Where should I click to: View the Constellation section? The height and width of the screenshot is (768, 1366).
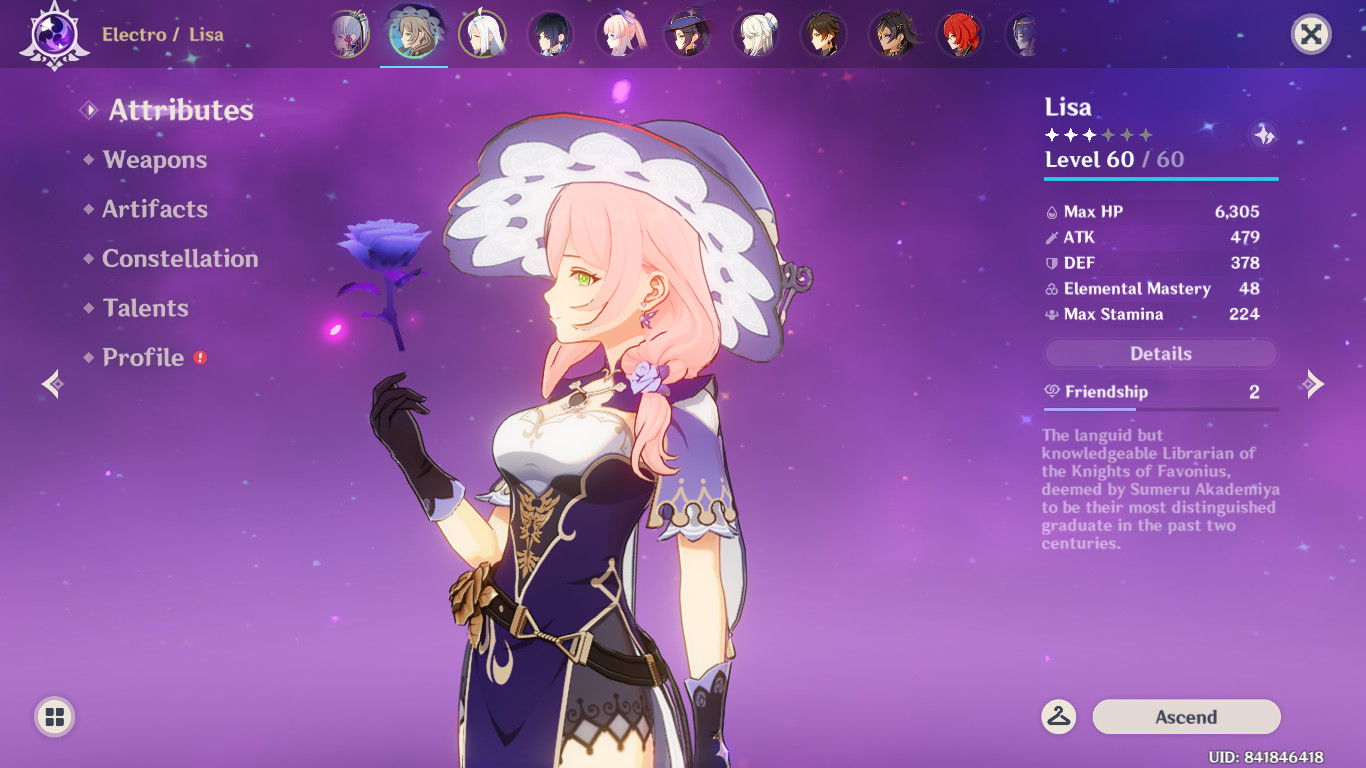pyautogui.click(x=180, y=258)
